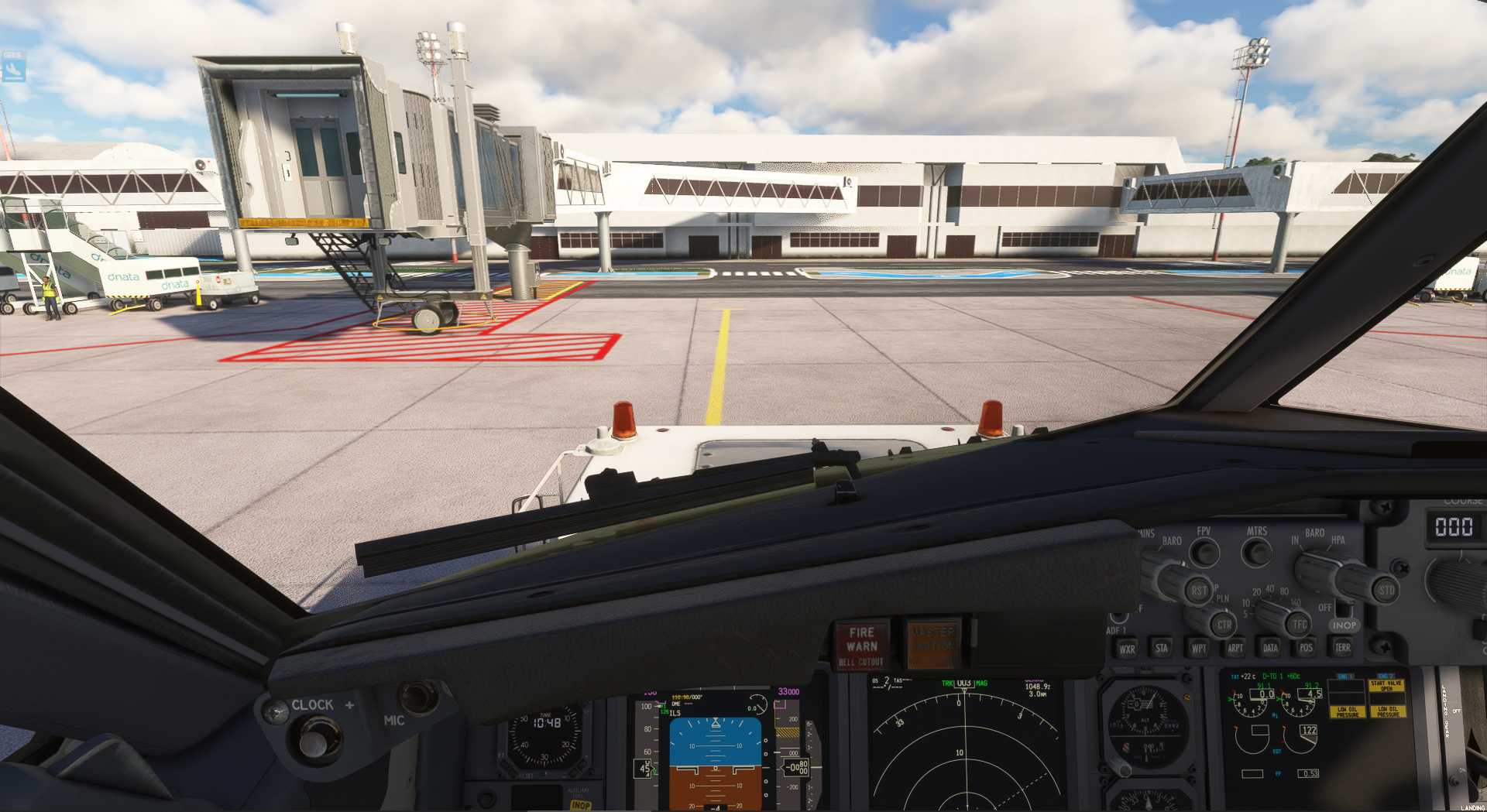This screenshot has width=1487, height=812.
Task: Push the STD barometric standard knob
Action: 1386,591
